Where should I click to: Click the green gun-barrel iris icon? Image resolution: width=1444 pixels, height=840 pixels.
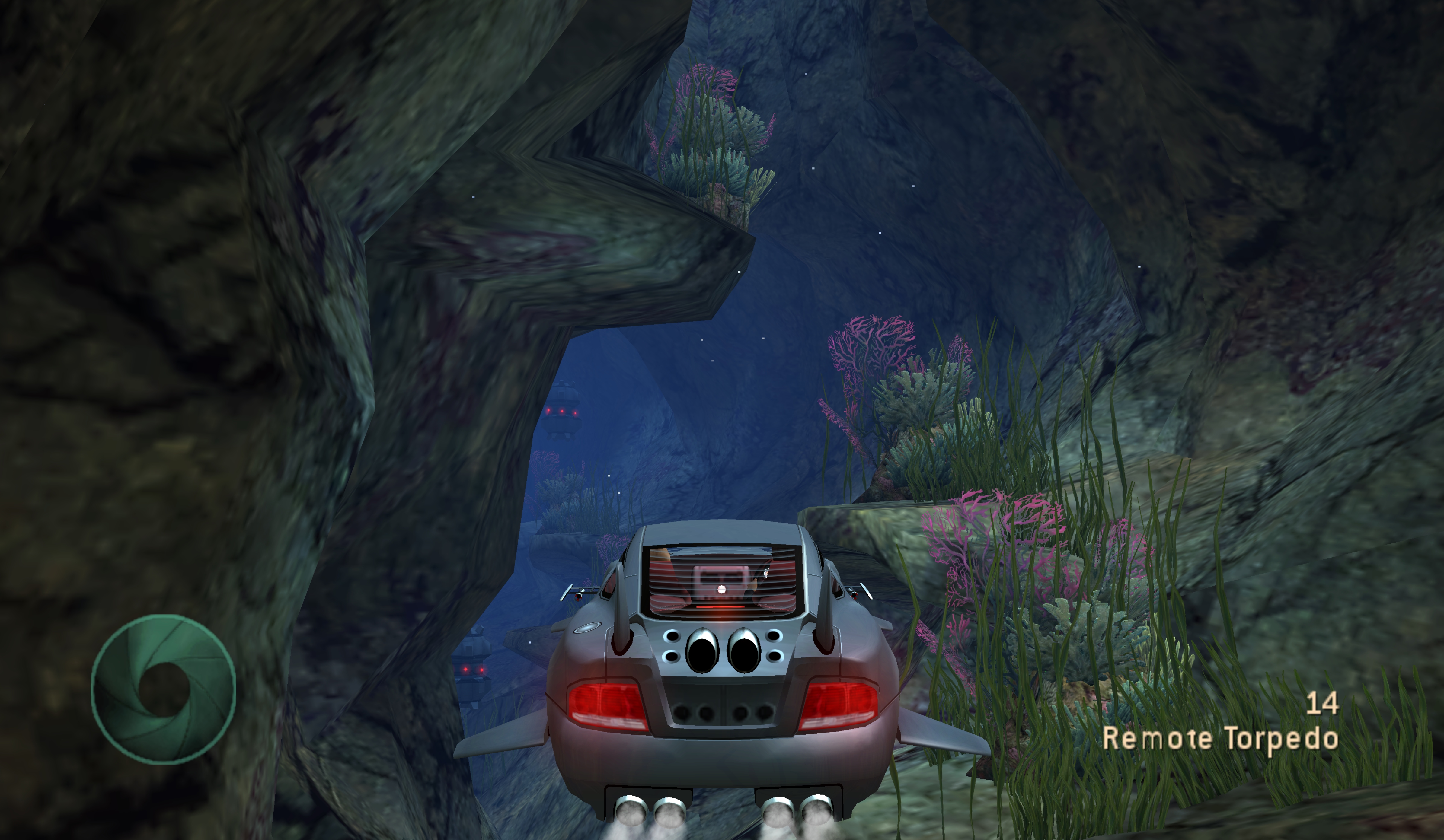[x=163, y=689]
